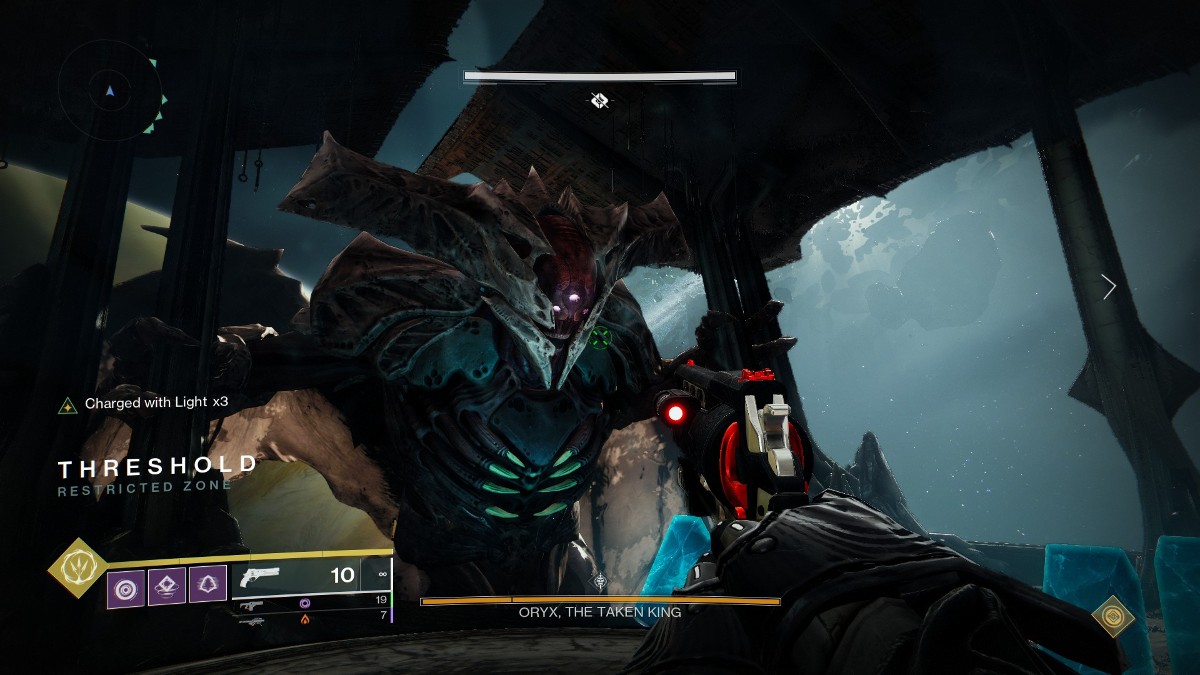Go to next image with right arrow

point(1108,287)
